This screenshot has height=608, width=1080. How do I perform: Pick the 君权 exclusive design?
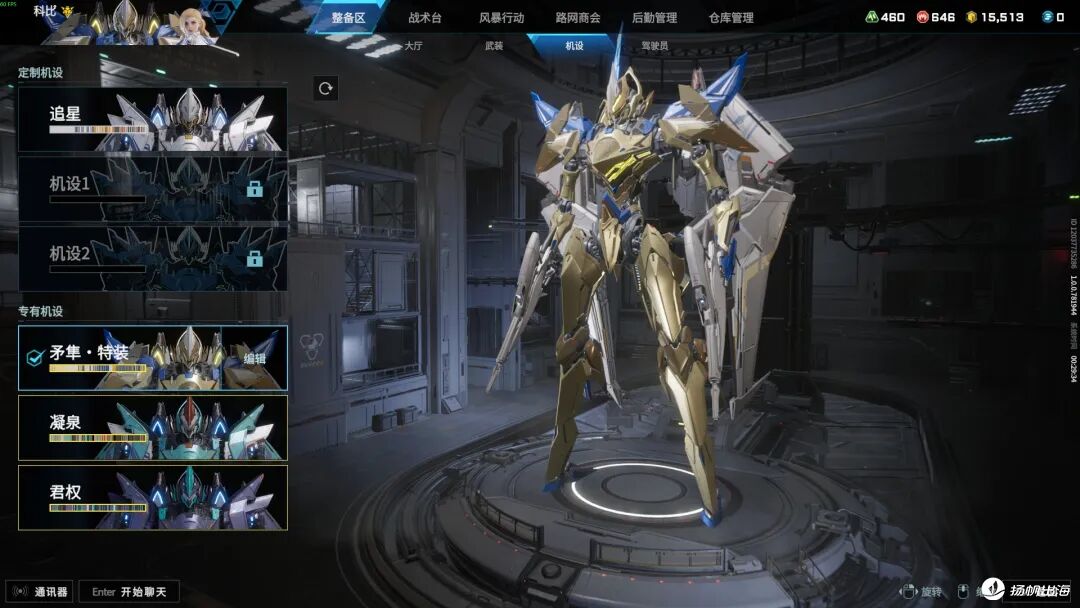[153, 497]
